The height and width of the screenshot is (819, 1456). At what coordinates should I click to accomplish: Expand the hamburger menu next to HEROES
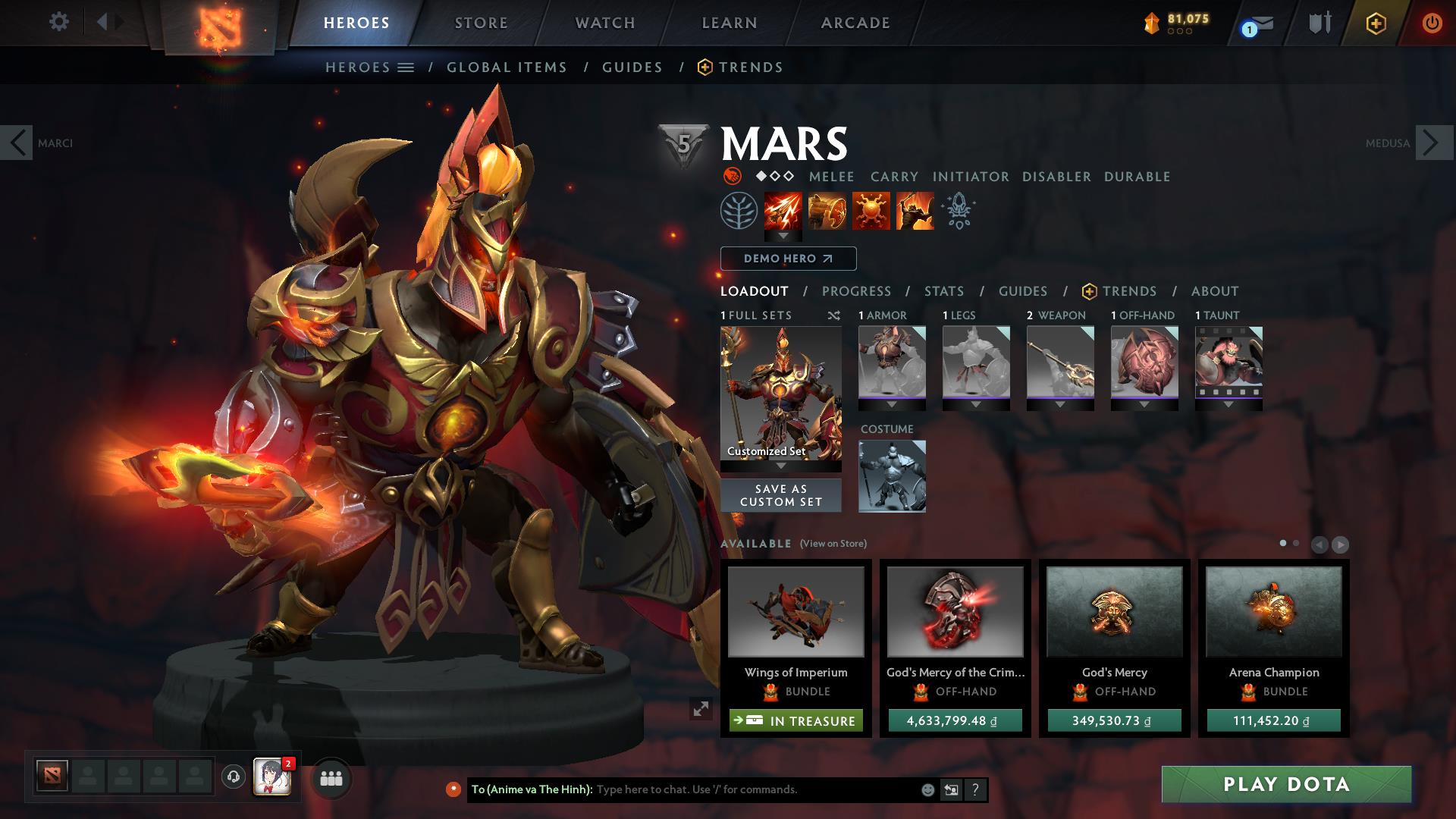406,67
